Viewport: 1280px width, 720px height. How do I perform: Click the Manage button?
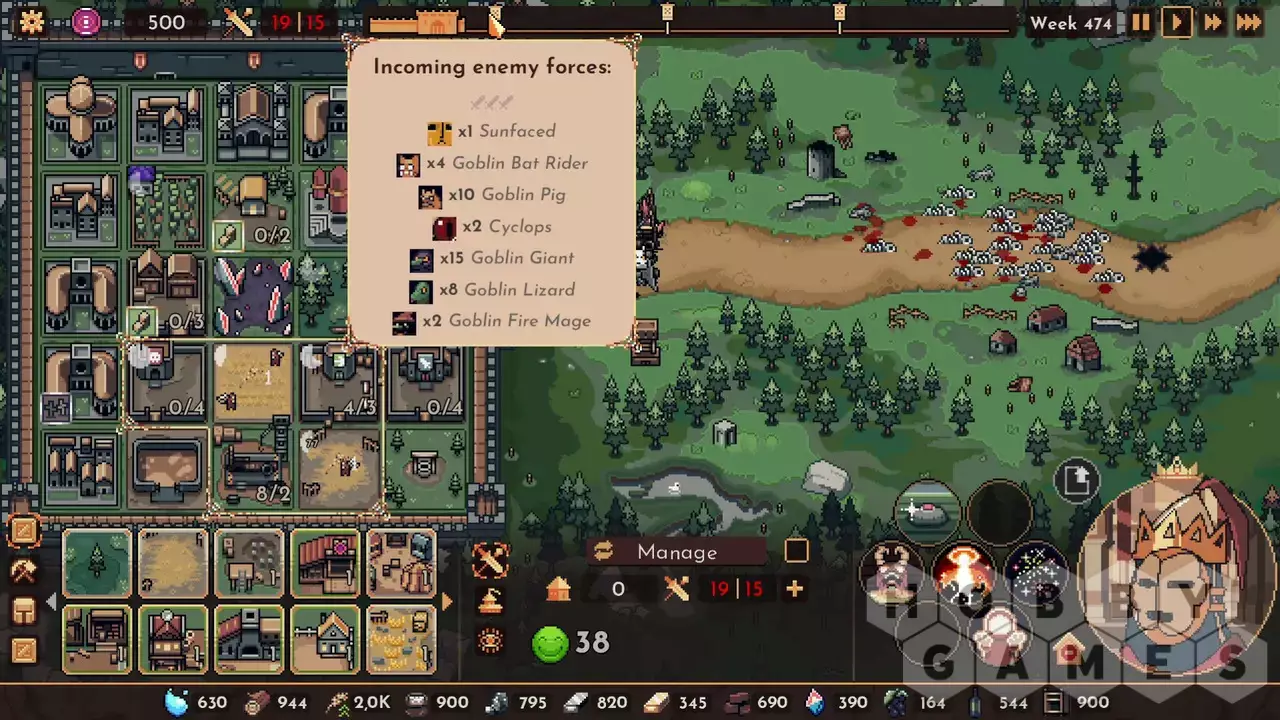(677, 552)
